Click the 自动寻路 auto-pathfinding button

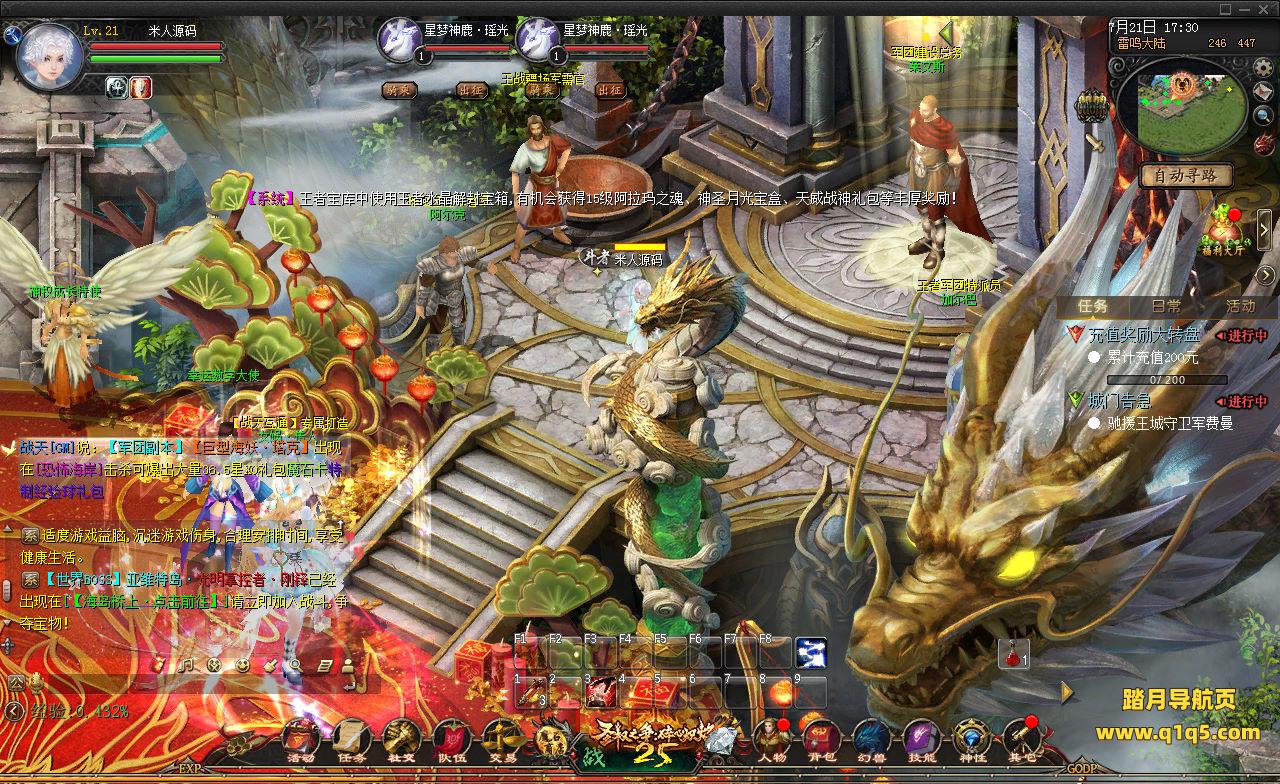click(x=1186, y=175)
